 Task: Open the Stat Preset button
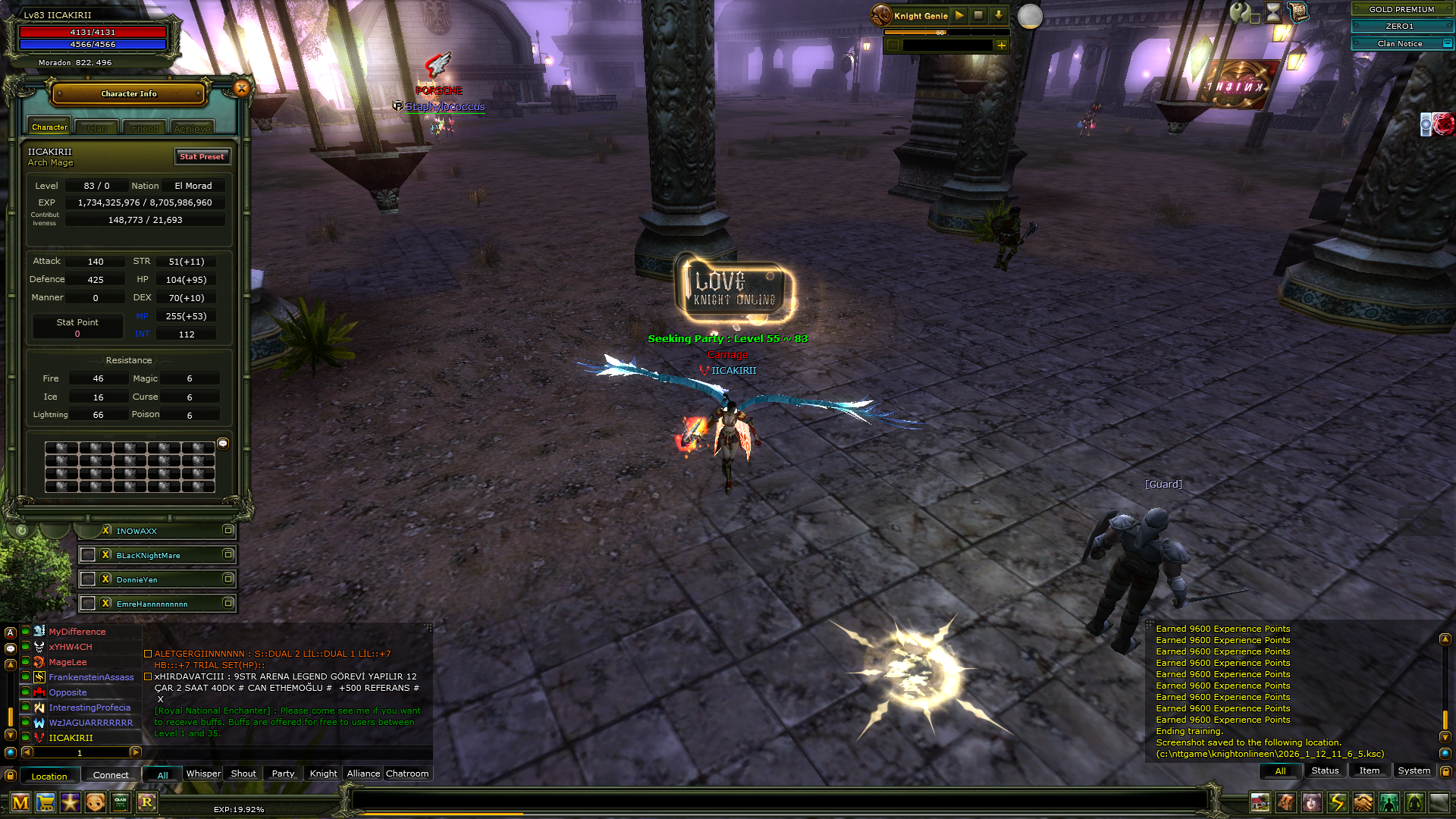click(202, 156)
